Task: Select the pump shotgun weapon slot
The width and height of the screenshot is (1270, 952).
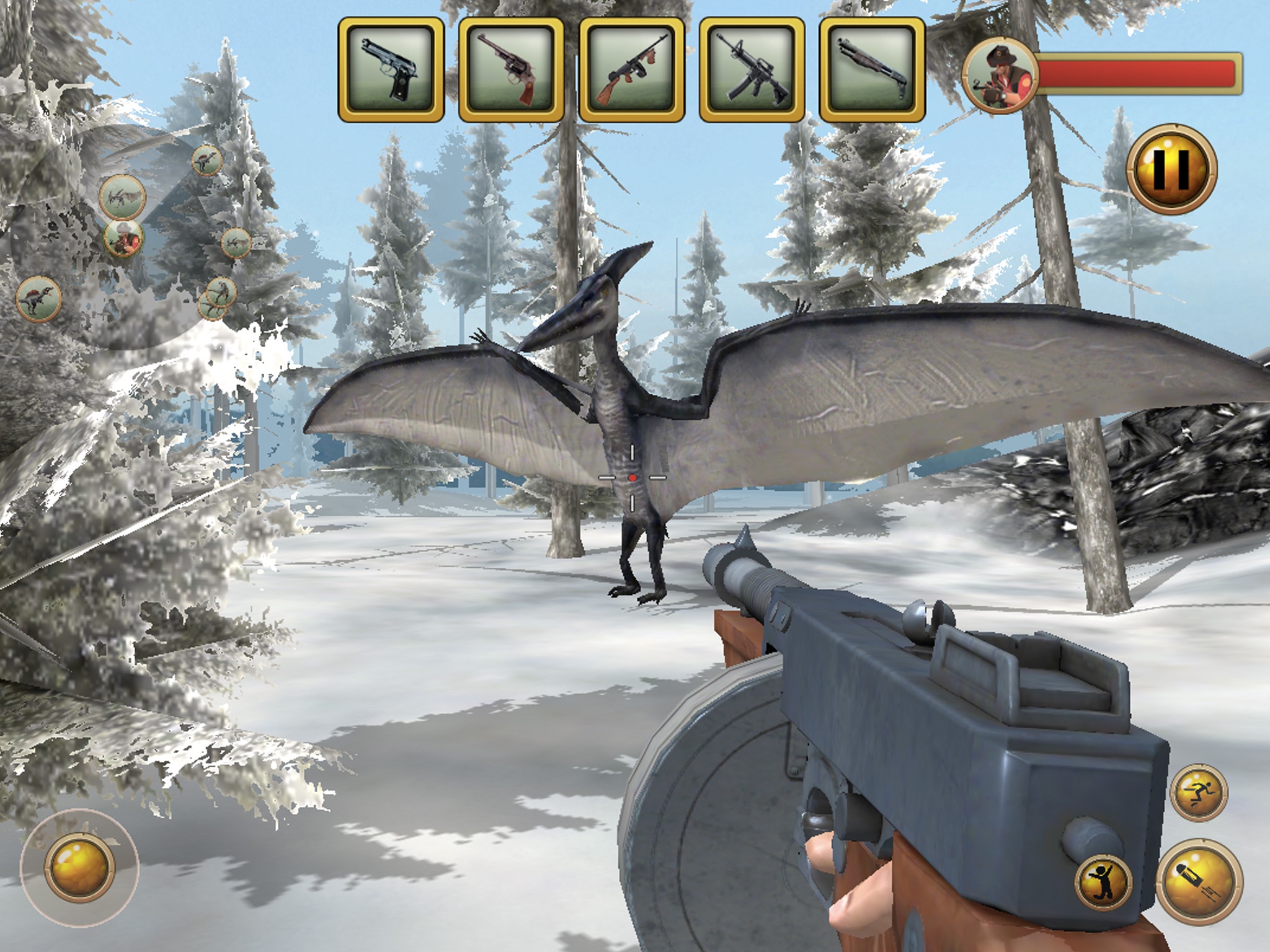Action: [872, 69]
